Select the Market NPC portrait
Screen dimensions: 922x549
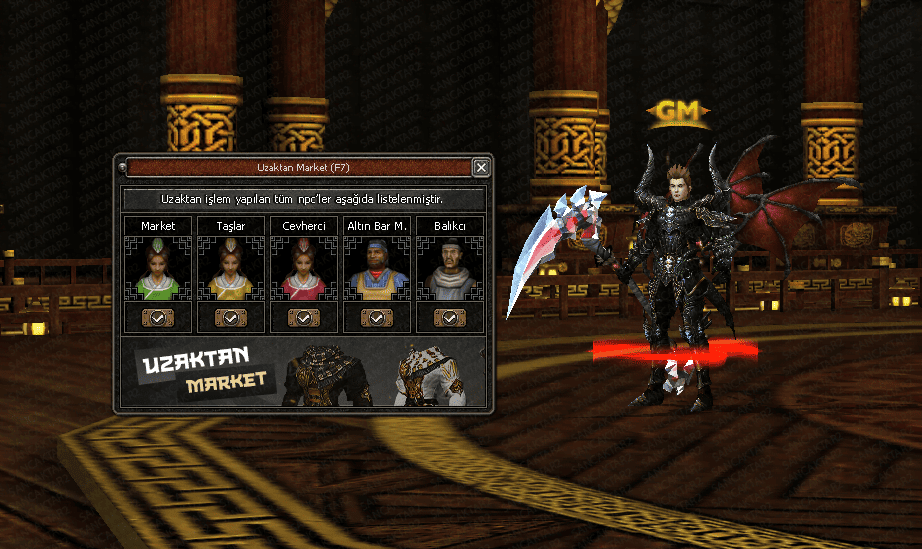coord(158,270)
